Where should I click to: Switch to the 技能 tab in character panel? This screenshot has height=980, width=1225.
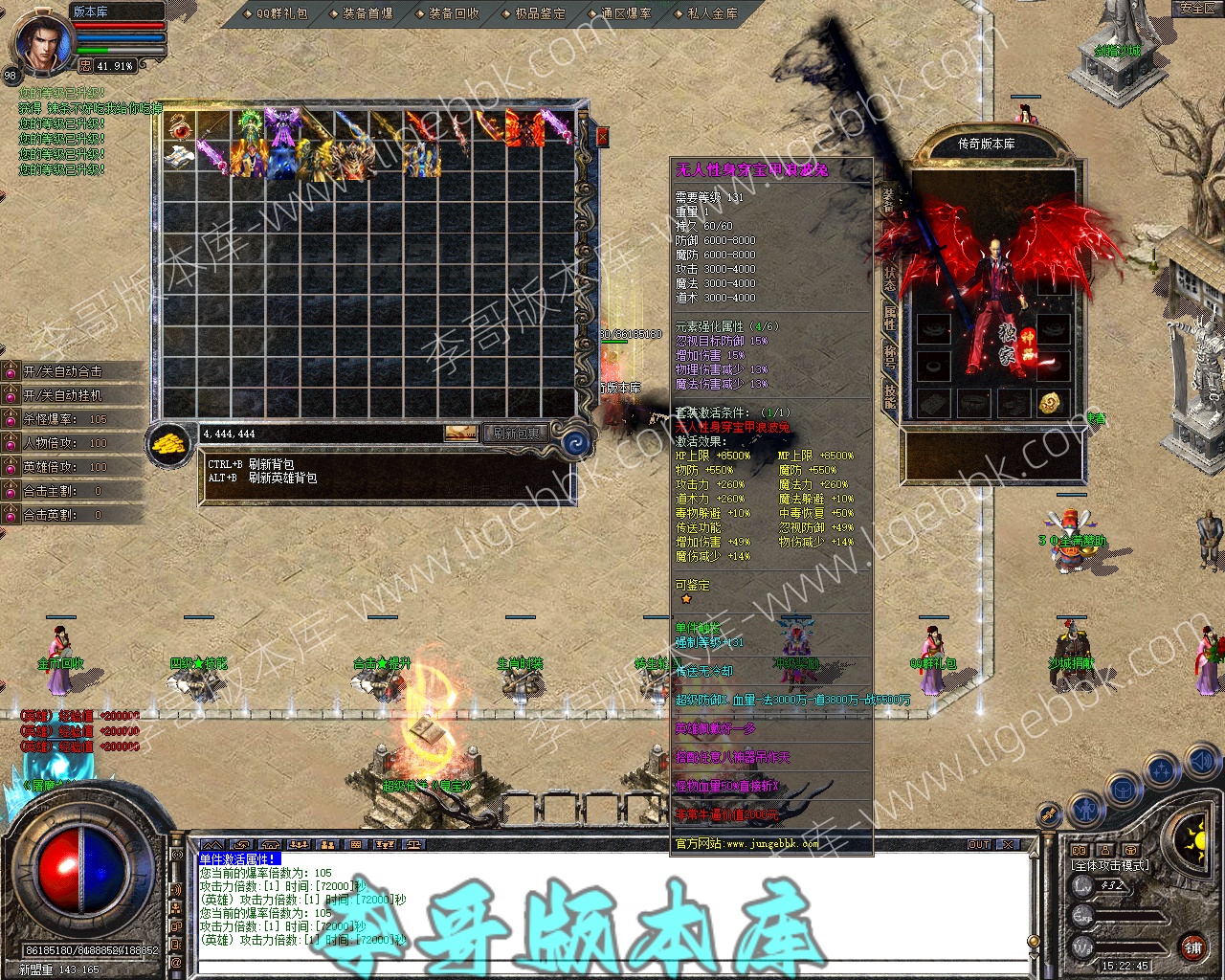[889, 397]
